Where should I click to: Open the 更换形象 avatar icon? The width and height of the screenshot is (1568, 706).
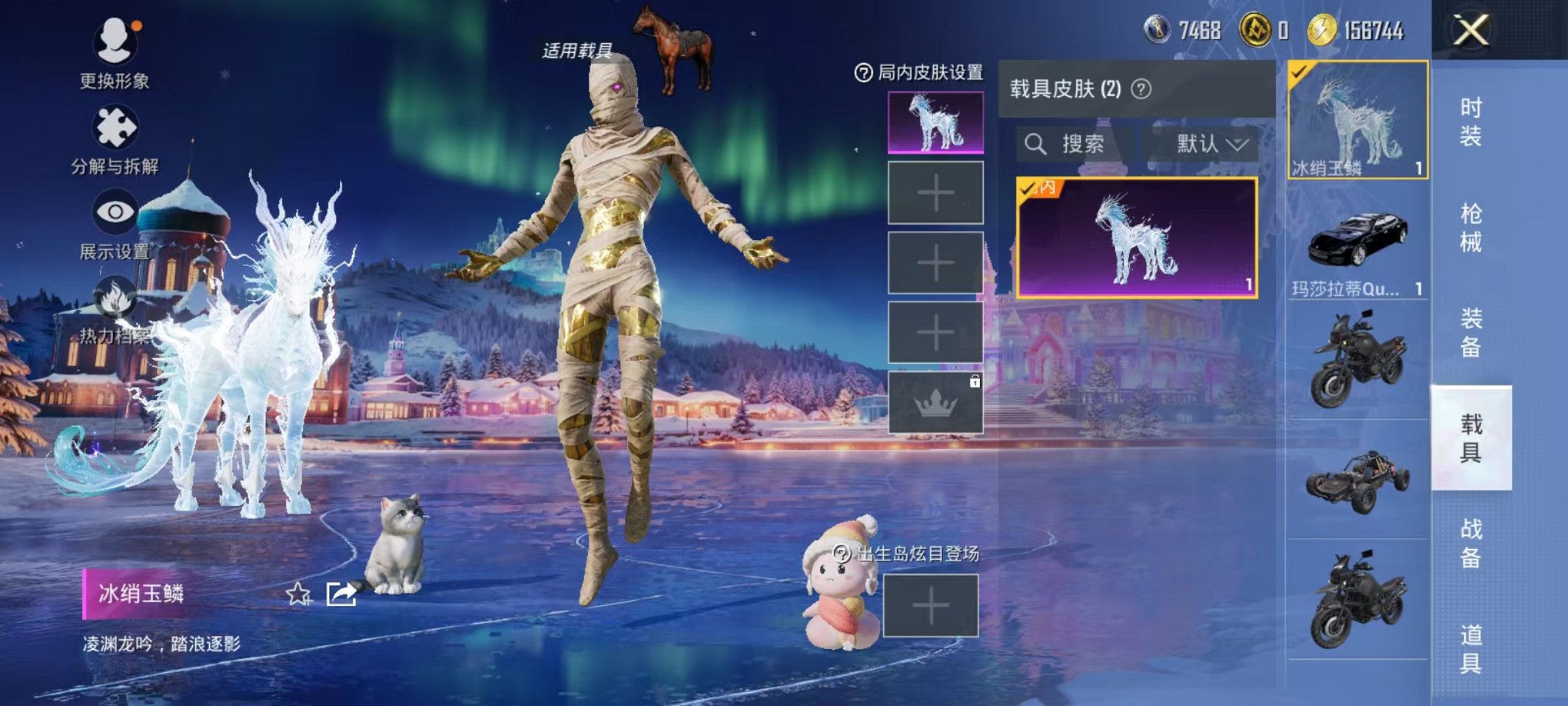(x=114, y=36)
